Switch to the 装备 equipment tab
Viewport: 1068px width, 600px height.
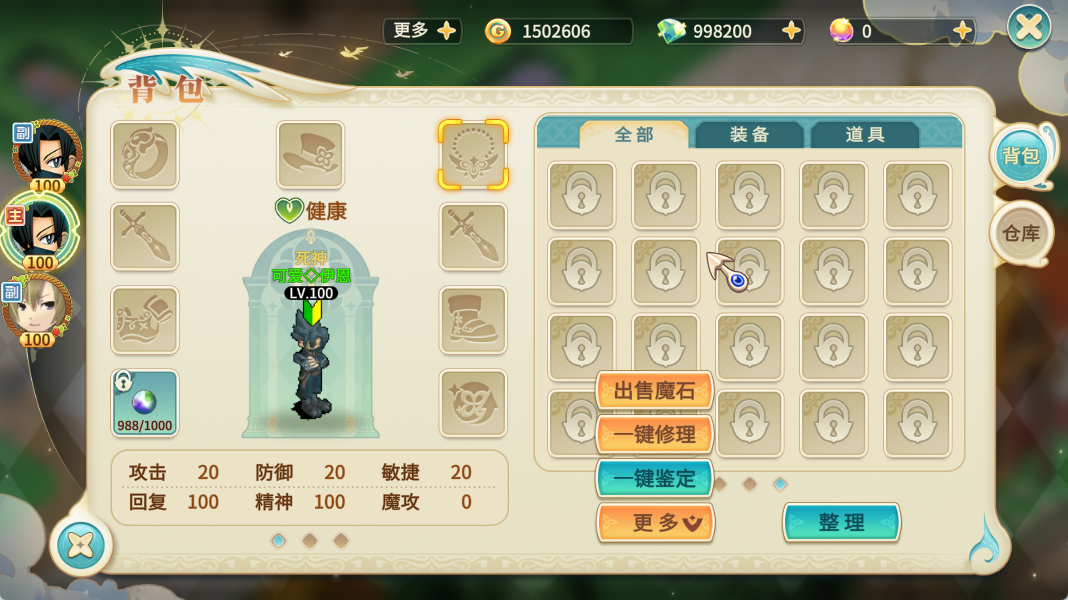point(749,135)
